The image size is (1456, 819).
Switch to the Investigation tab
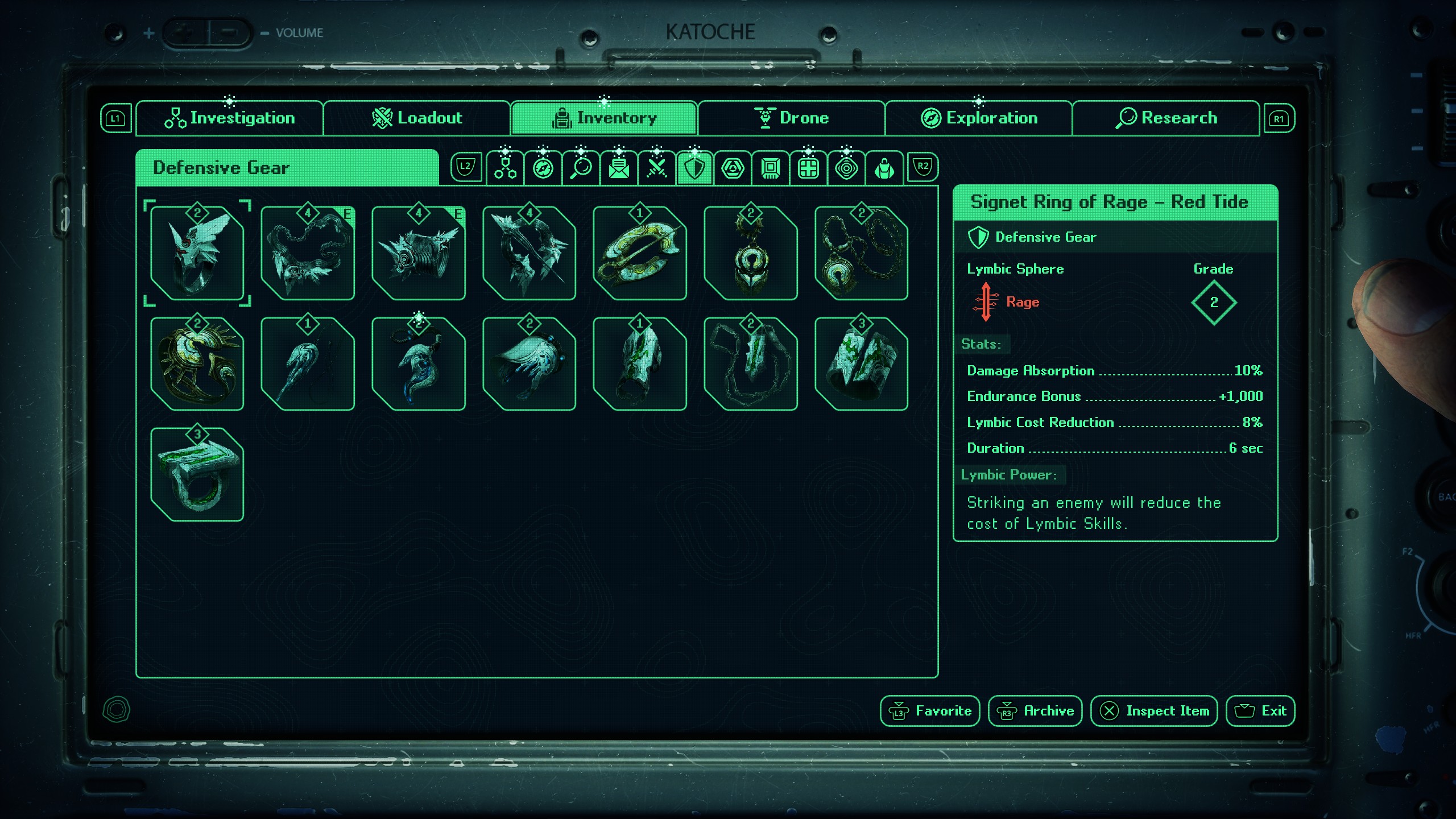(x=230, y=118)
